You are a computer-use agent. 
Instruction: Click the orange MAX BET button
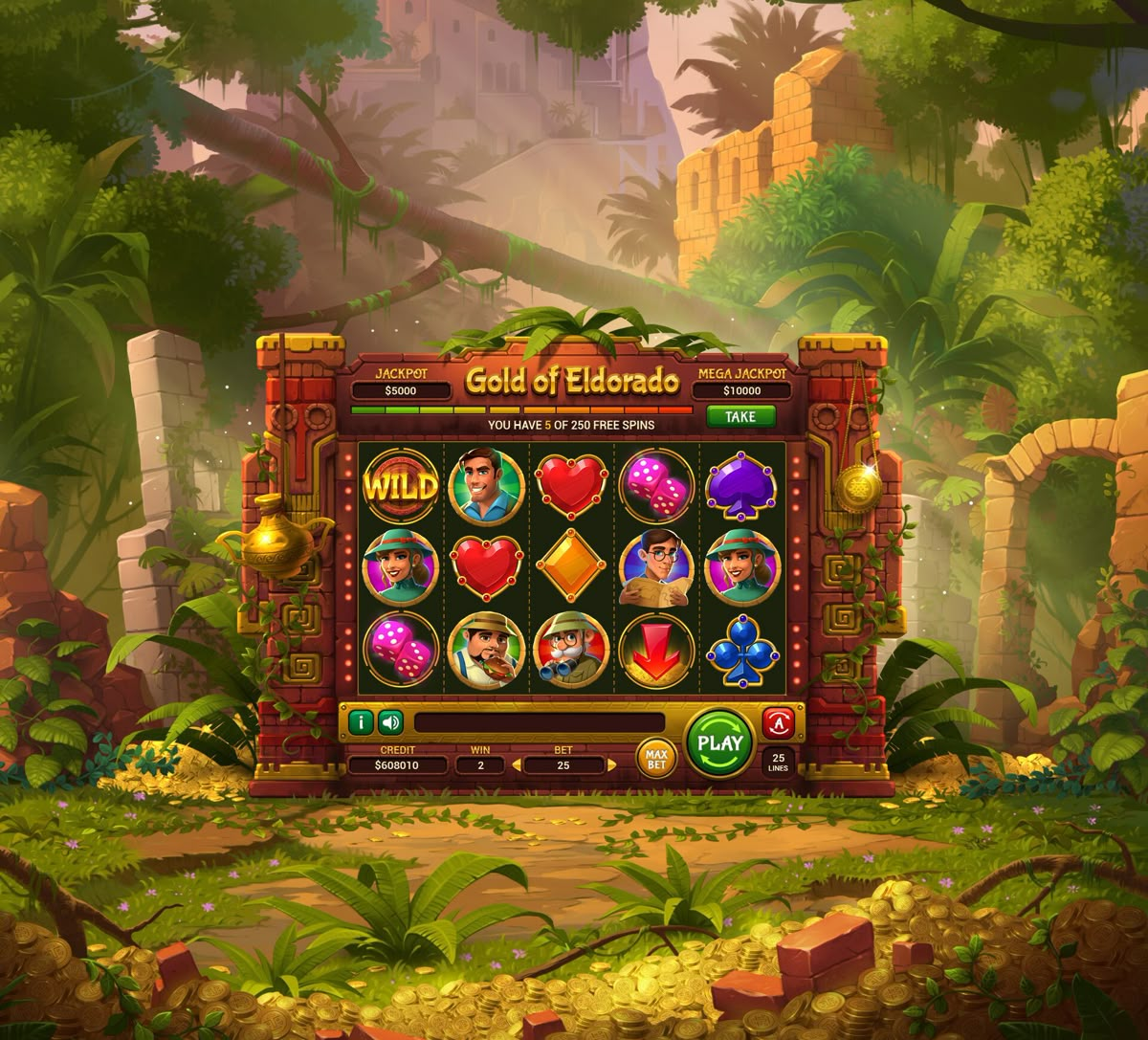[x=656, y=758]
